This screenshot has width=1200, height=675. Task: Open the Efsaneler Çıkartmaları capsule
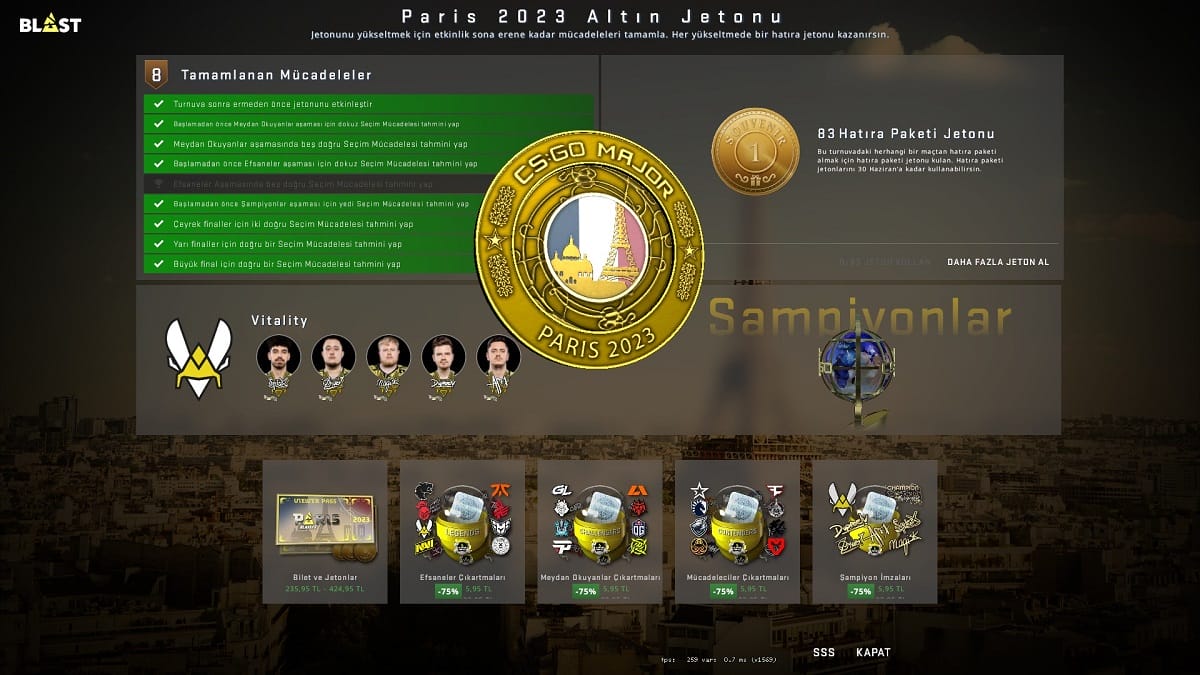tap(462, 531)
